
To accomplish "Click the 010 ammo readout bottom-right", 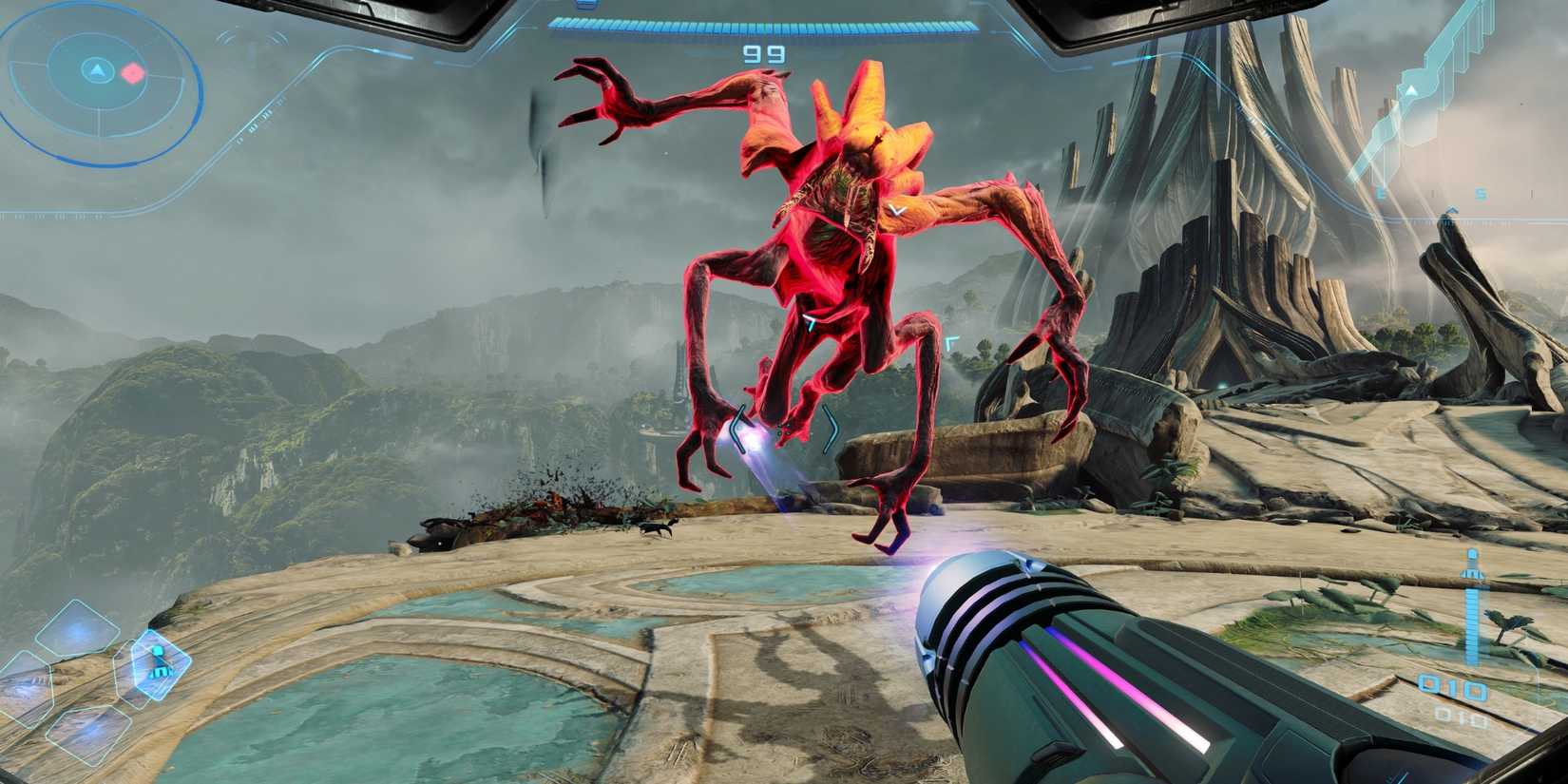I will 1452,686.
